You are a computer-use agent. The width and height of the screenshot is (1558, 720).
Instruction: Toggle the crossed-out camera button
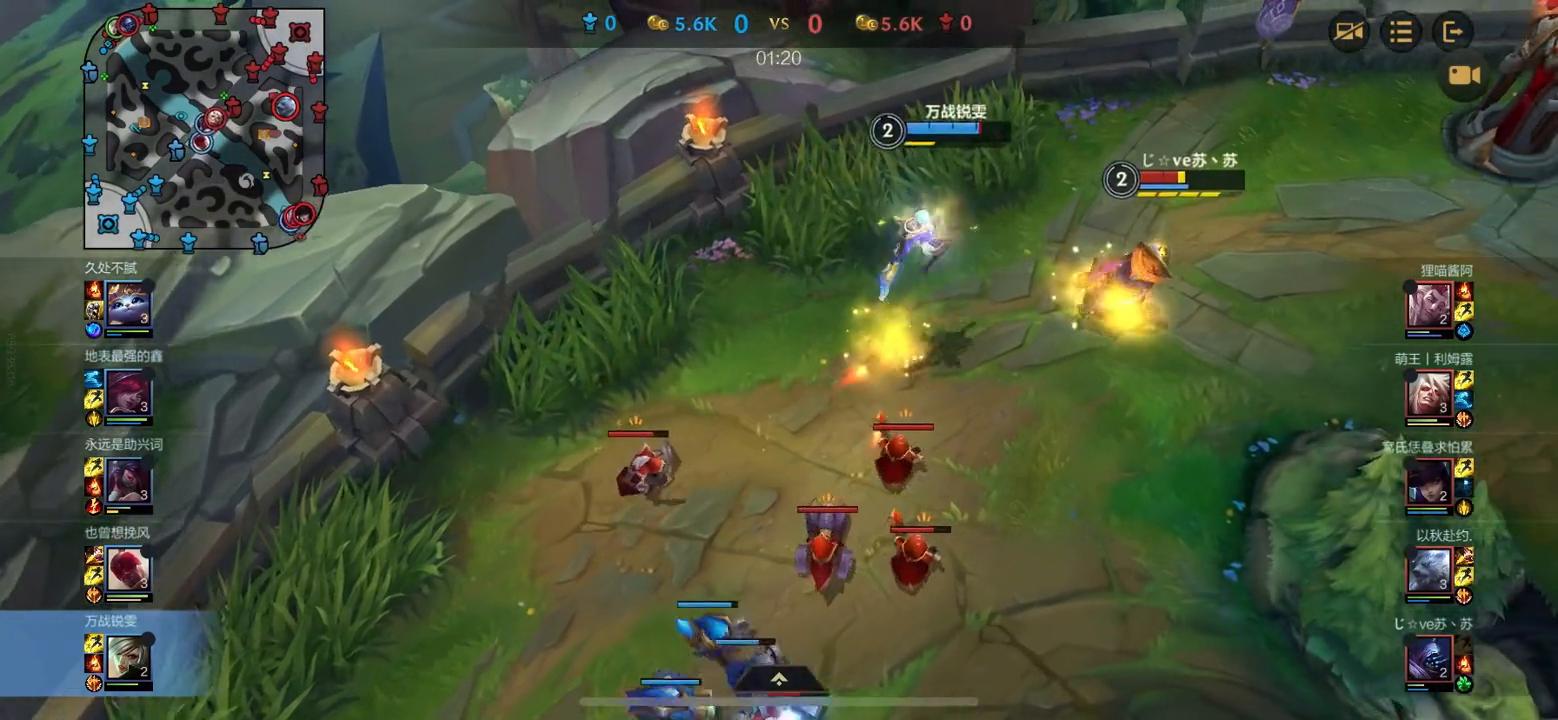[1348, 32]
